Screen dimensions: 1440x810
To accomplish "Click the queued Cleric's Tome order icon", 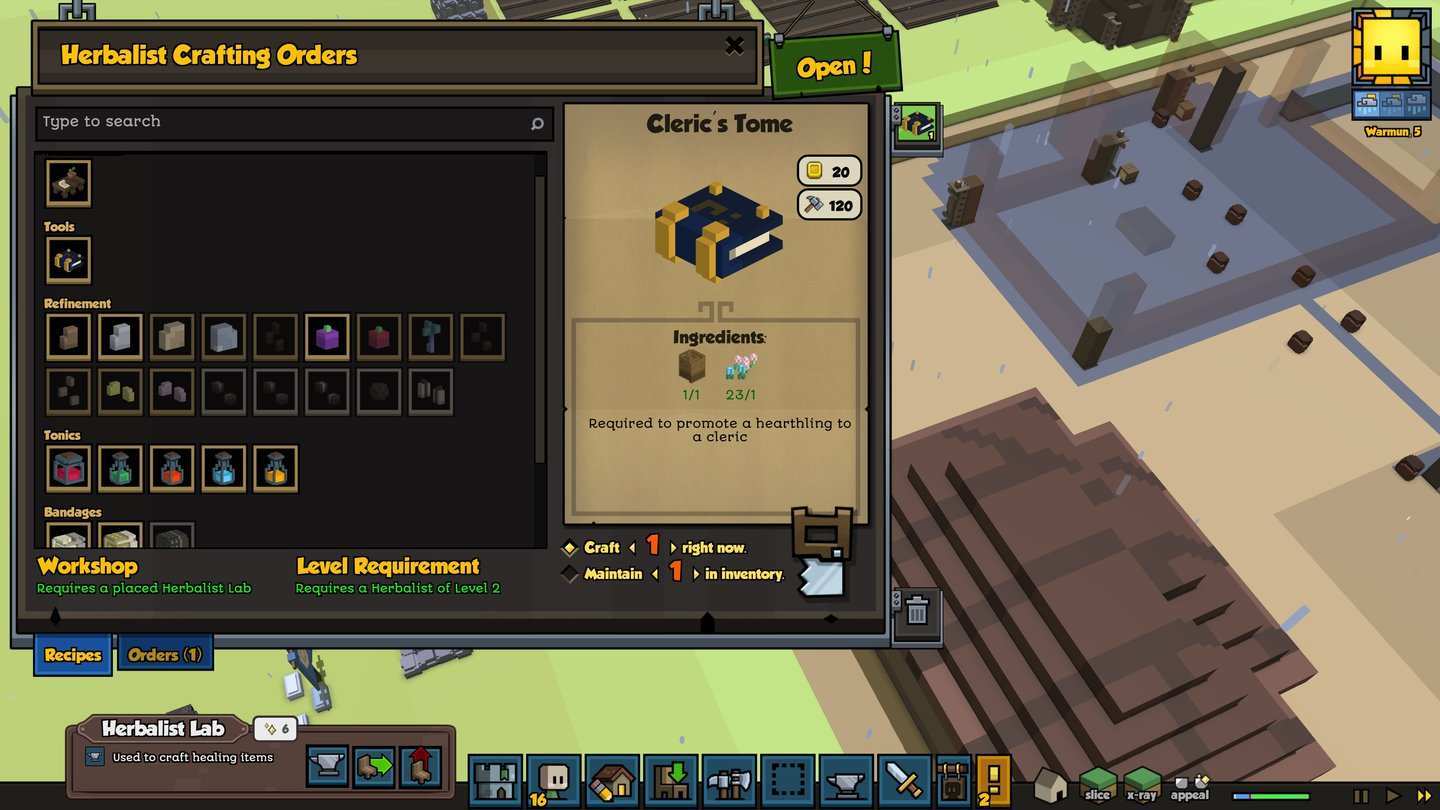I will tap(916, 125).
